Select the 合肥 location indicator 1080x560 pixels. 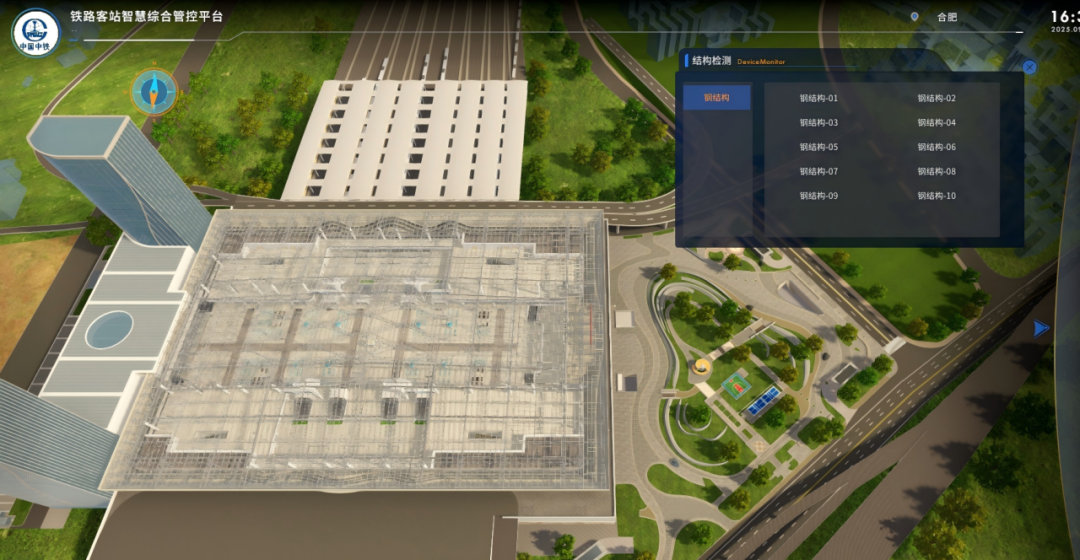pos(936,17)
